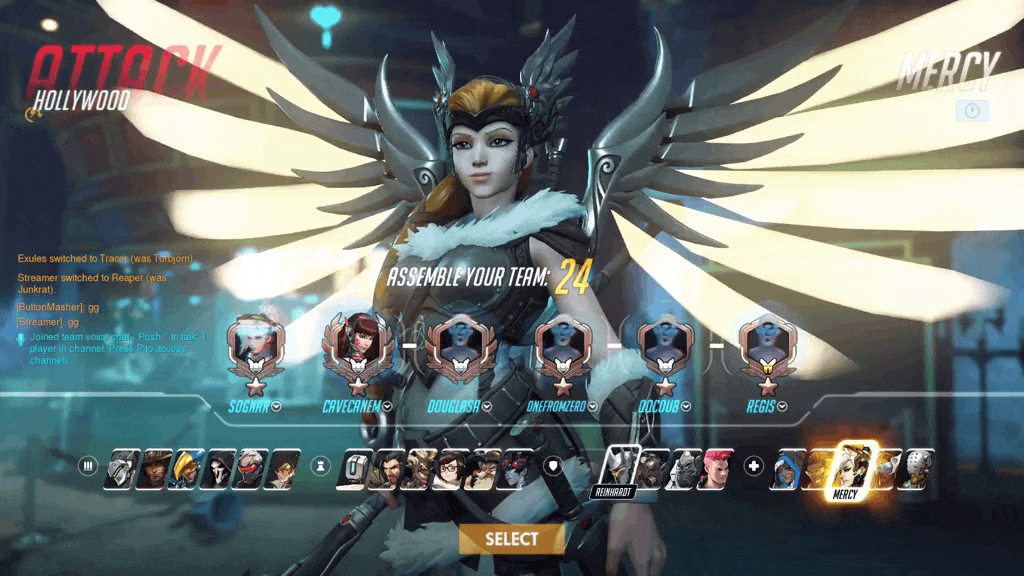Pick Bastion from the defense heroes
1024x576 pixels.
pos(355,468)
